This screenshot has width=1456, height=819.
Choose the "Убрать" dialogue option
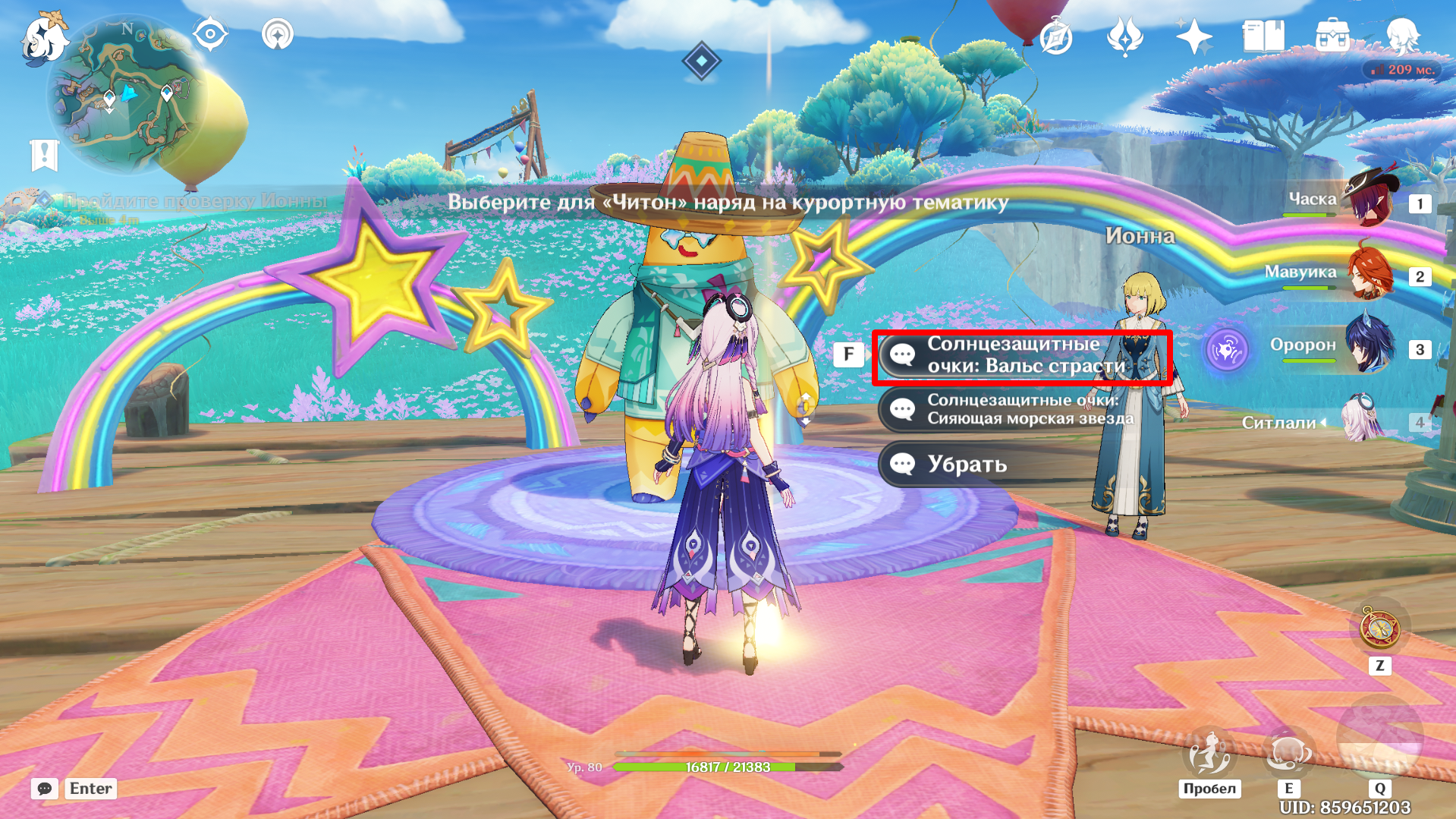966,464
